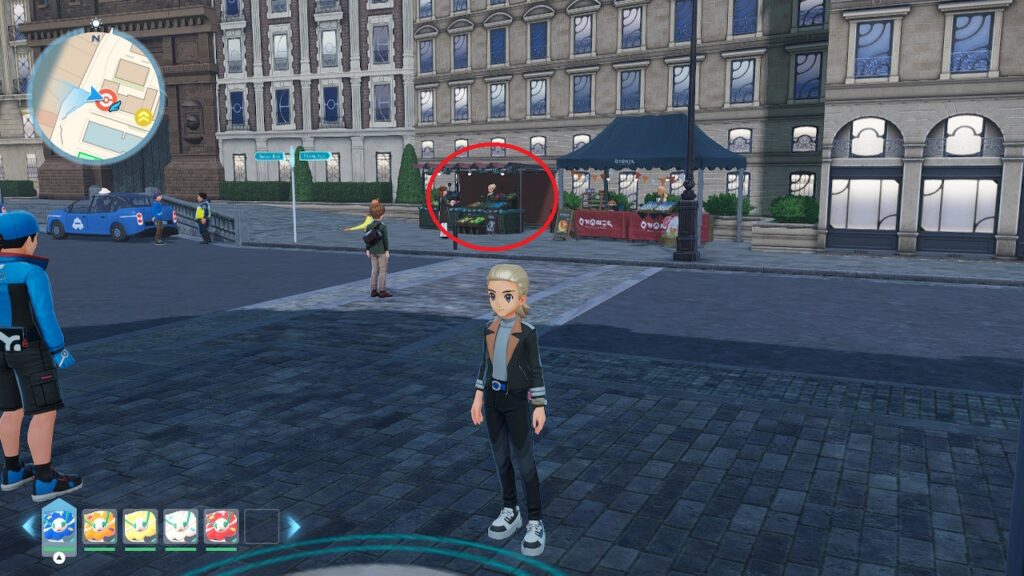Image resolution: width=1024 pixels, height=576 pixels.
Task: Click the right arrow beside the party bar
Action: (x=293, y=526)
